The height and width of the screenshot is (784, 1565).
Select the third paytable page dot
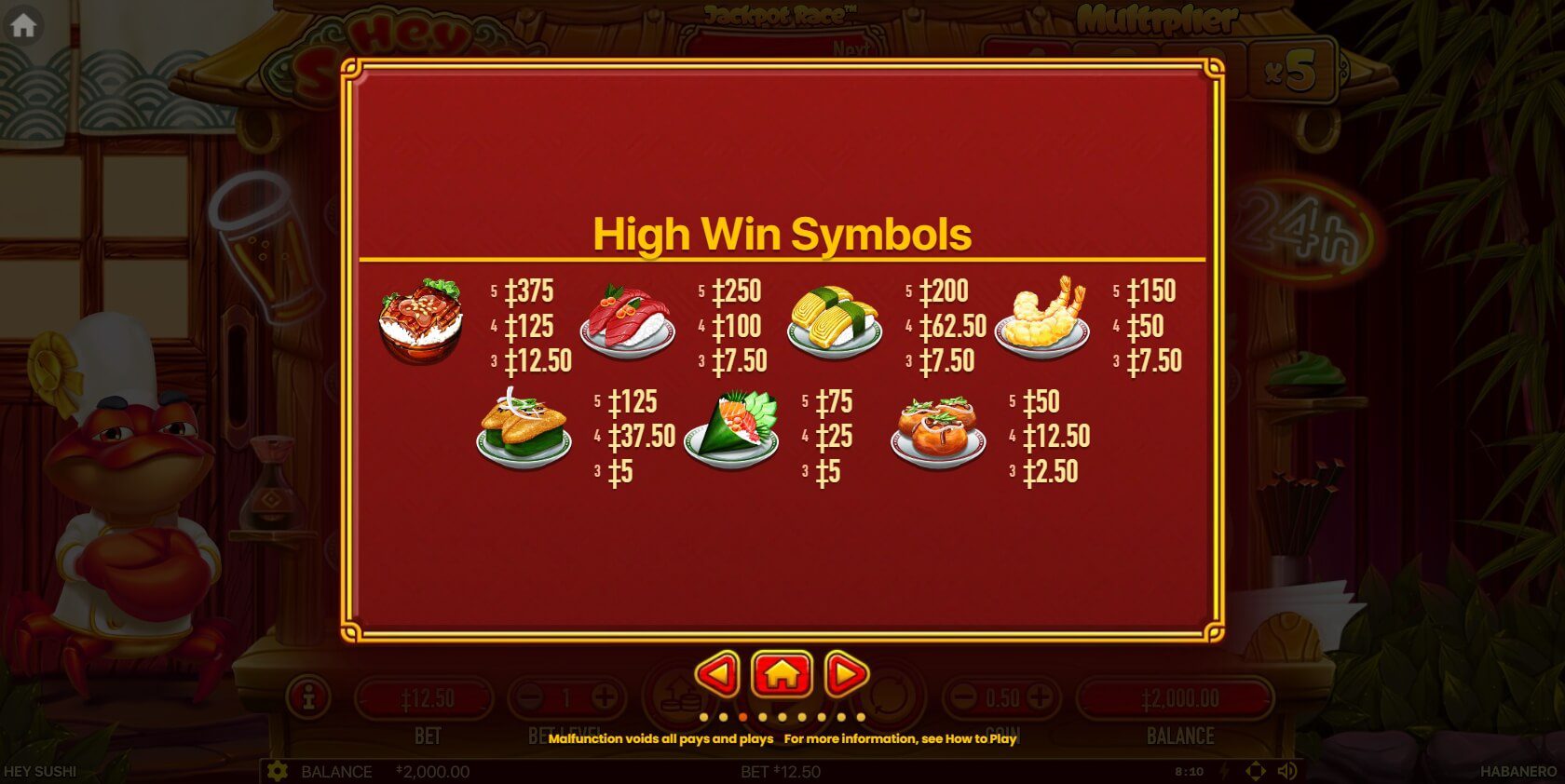click(x=743, y=717)
